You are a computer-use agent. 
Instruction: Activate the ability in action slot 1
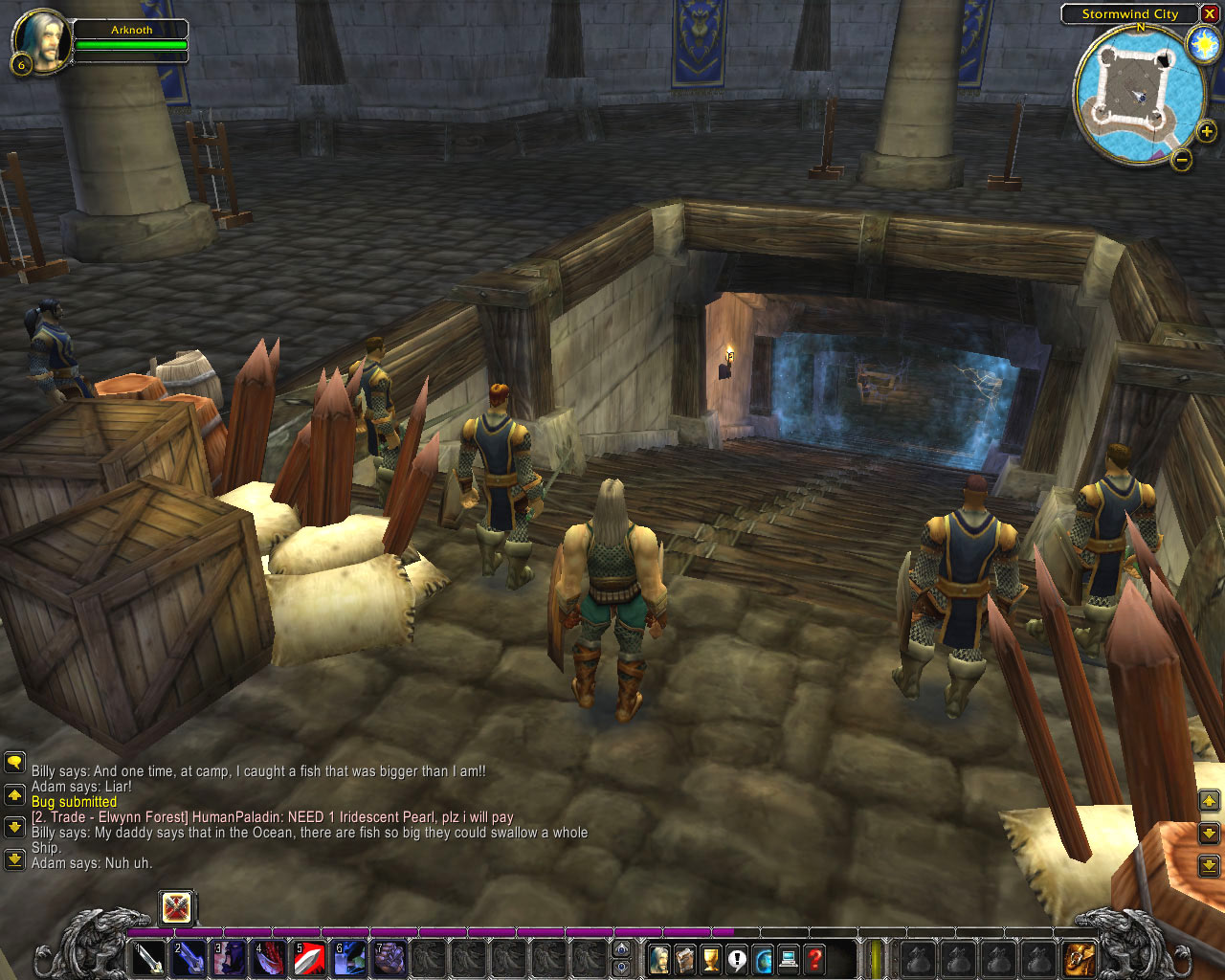click(x=147, y=958)
